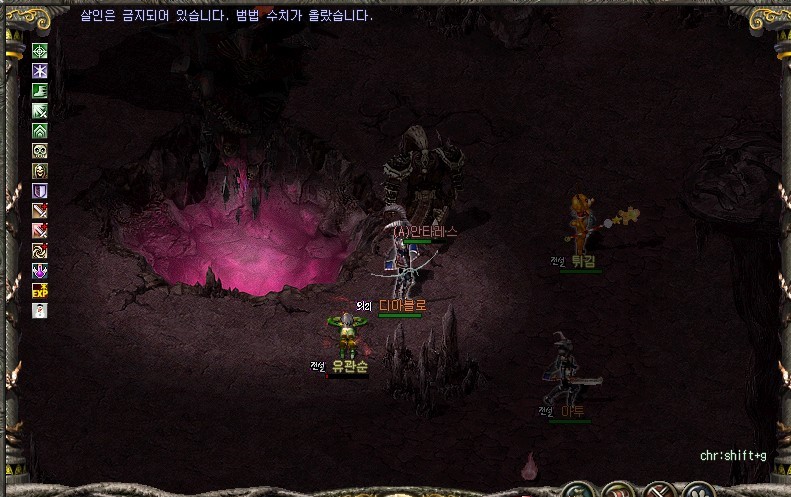Click the green crosshair target buff icon

[40, 51]
